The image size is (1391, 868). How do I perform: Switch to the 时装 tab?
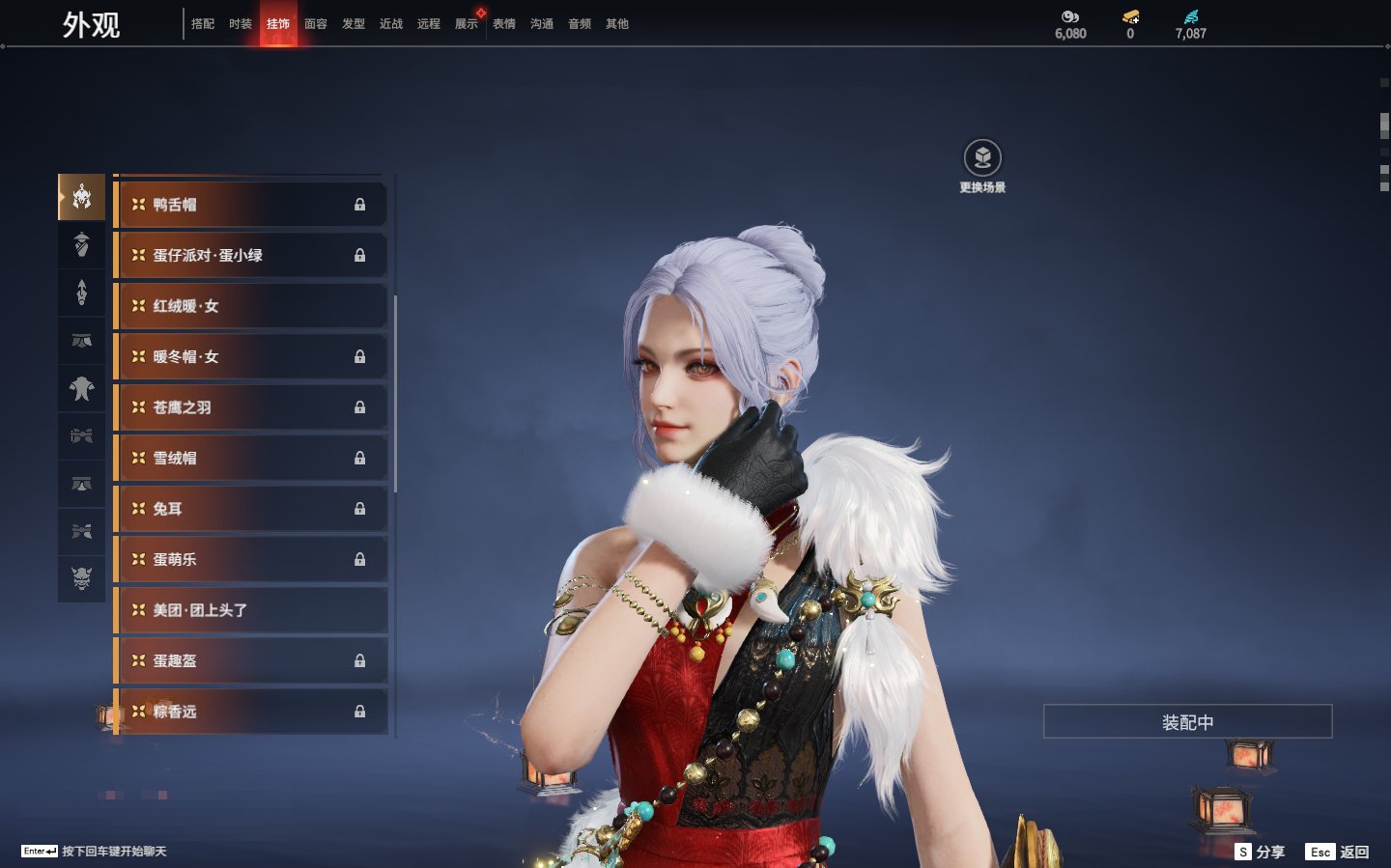[x=241, y=24]
